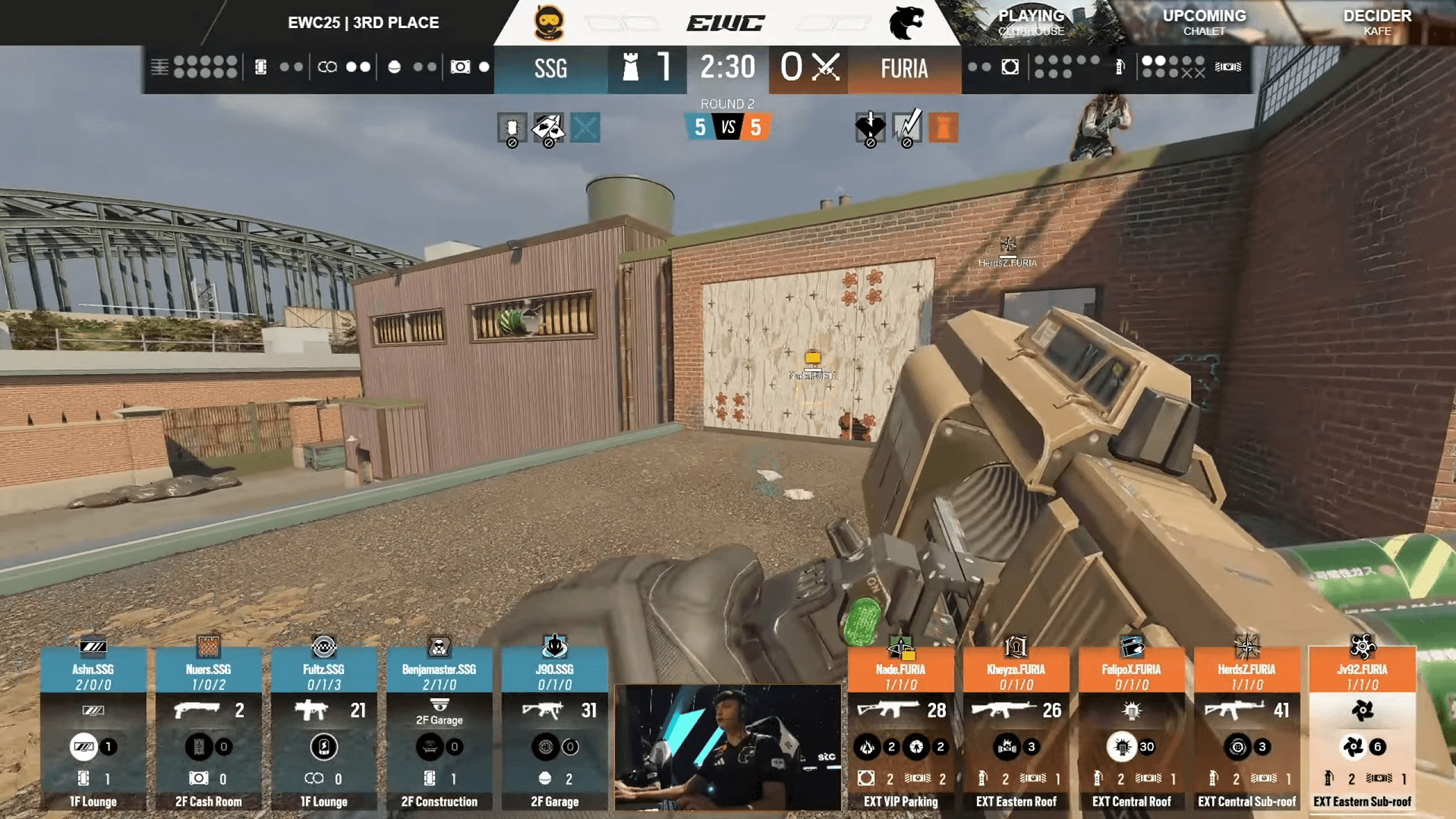Click Jv92.FURIA's operator icon
The image size is (1456, 819).
pyautogui.click(x=1363, y=646)
